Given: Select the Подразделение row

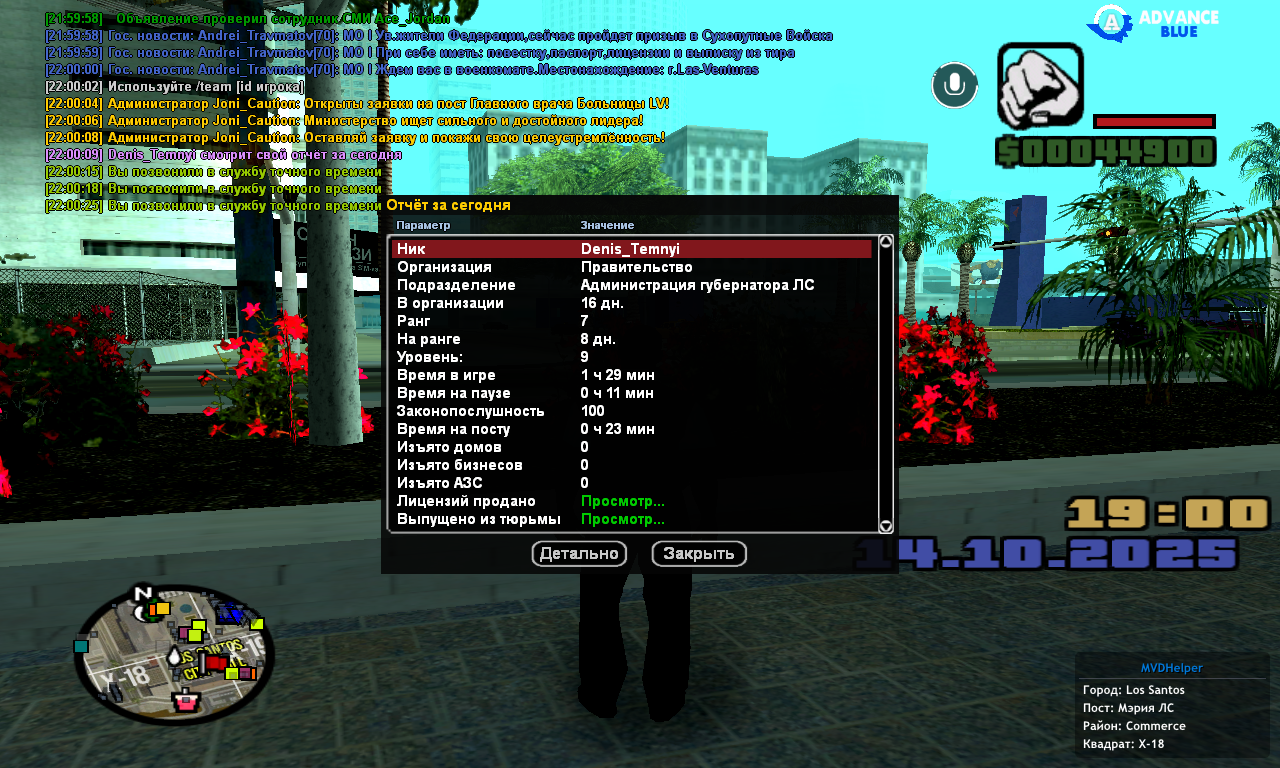Looking at the screenshot, I should pyautogui.click(x=630, y=285).
